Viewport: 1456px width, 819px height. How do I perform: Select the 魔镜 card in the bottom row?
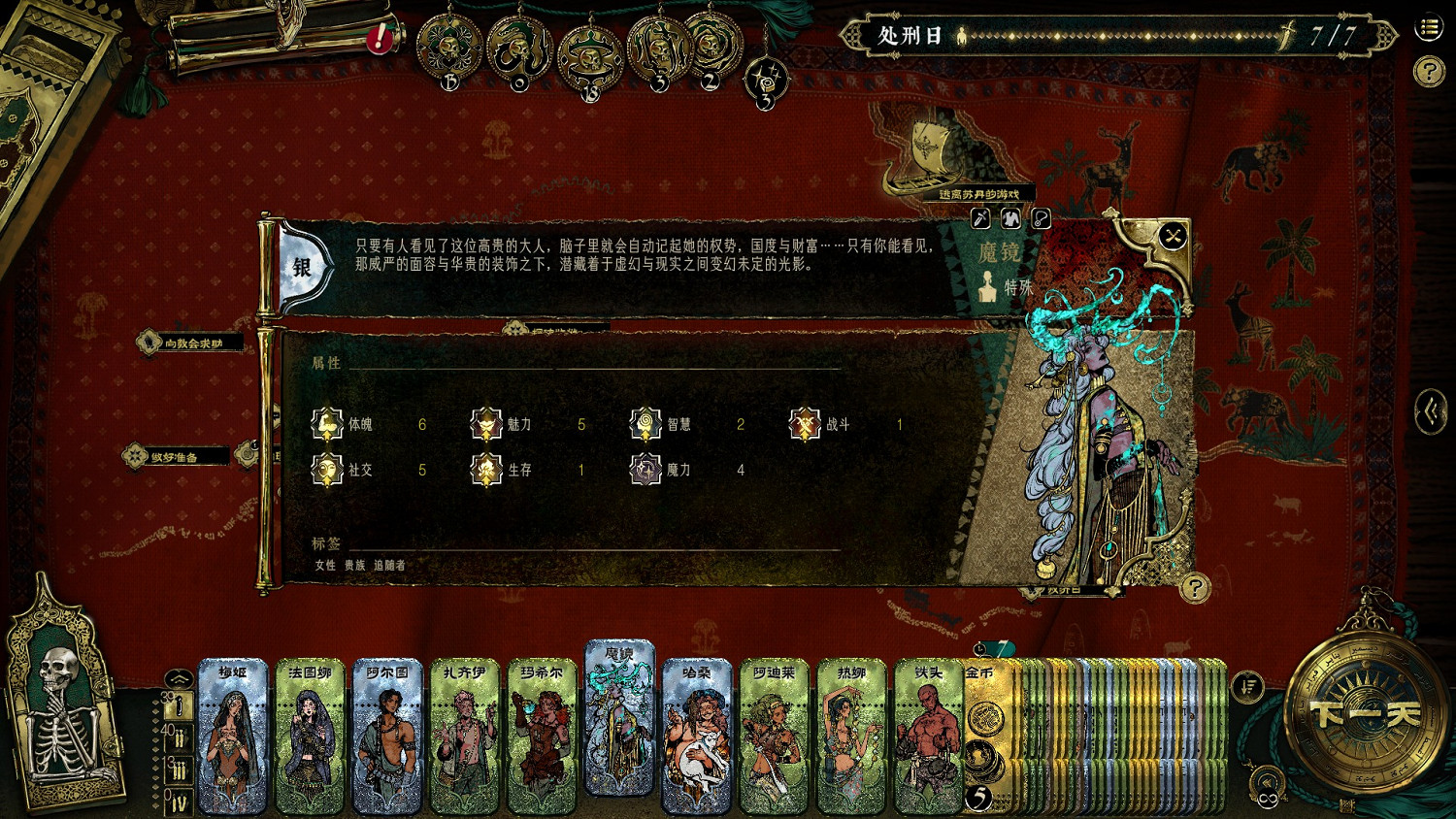618,731
